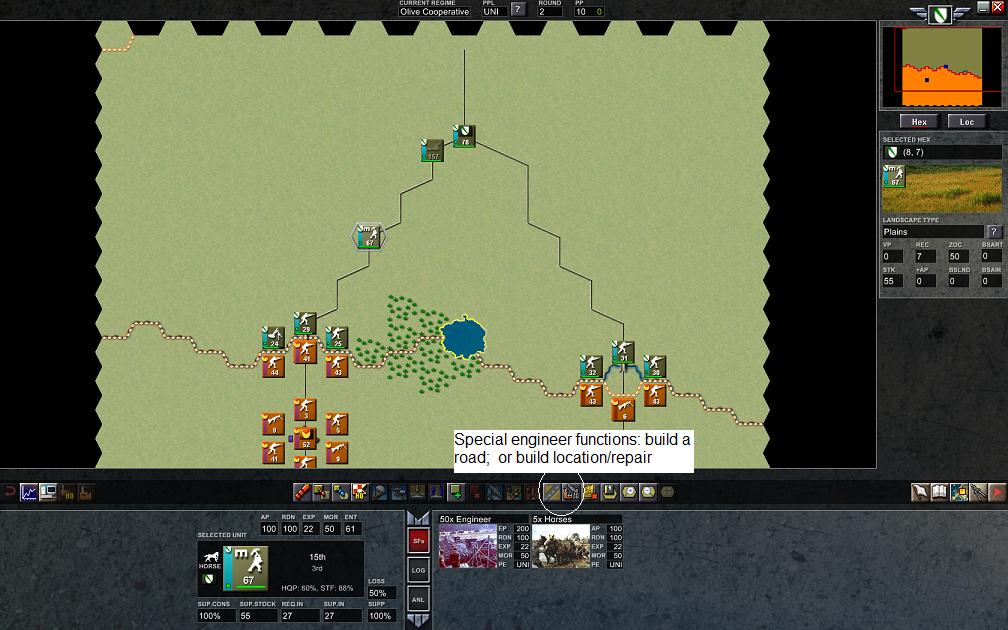Open the LOG panel
The height and width of the screenshot is (630, 1008).
(419, 569)
